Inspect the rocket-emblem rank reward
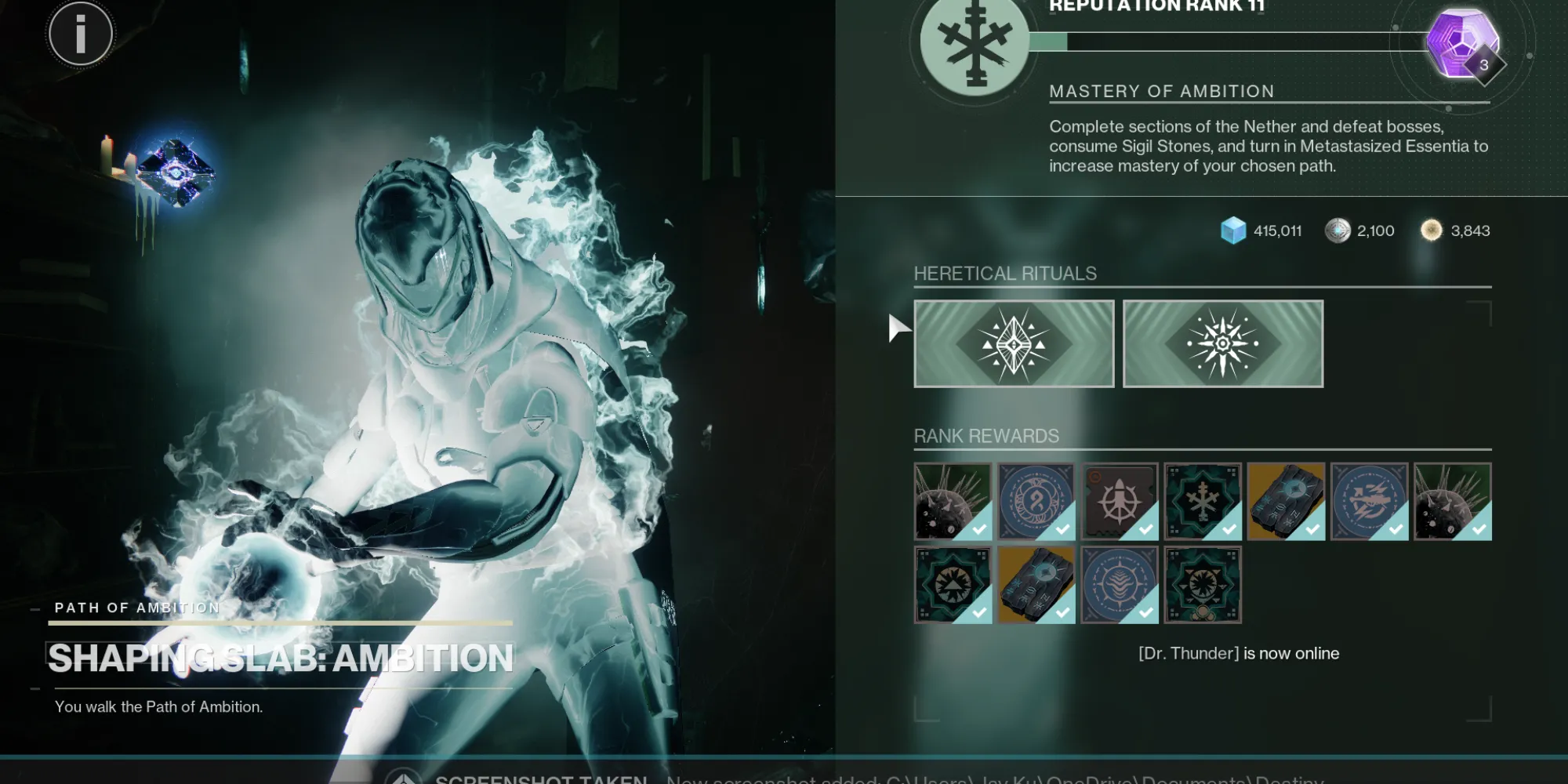The image size is (1568, 784). (x=1120, y=502)
